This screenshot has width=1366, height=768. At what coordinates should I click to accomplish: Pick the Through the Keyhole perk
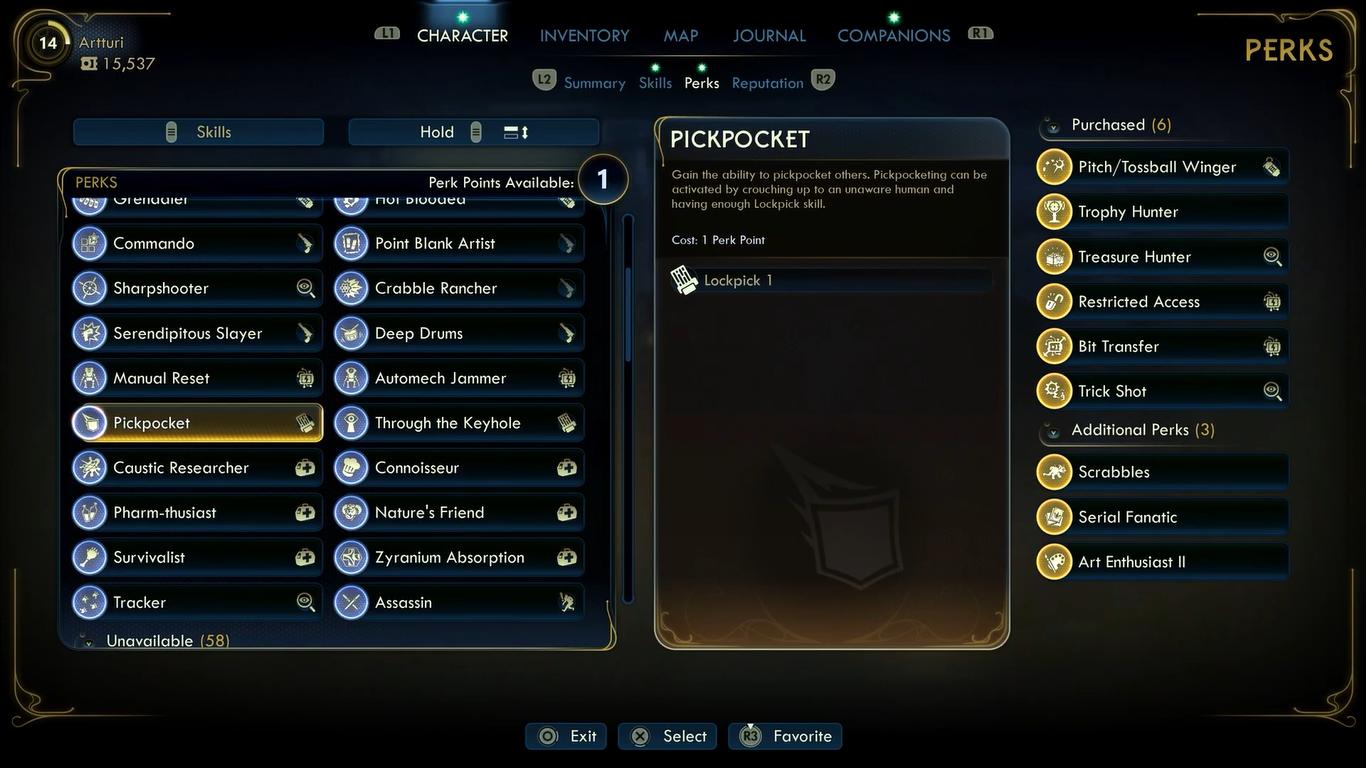click(x=459, y=423)
